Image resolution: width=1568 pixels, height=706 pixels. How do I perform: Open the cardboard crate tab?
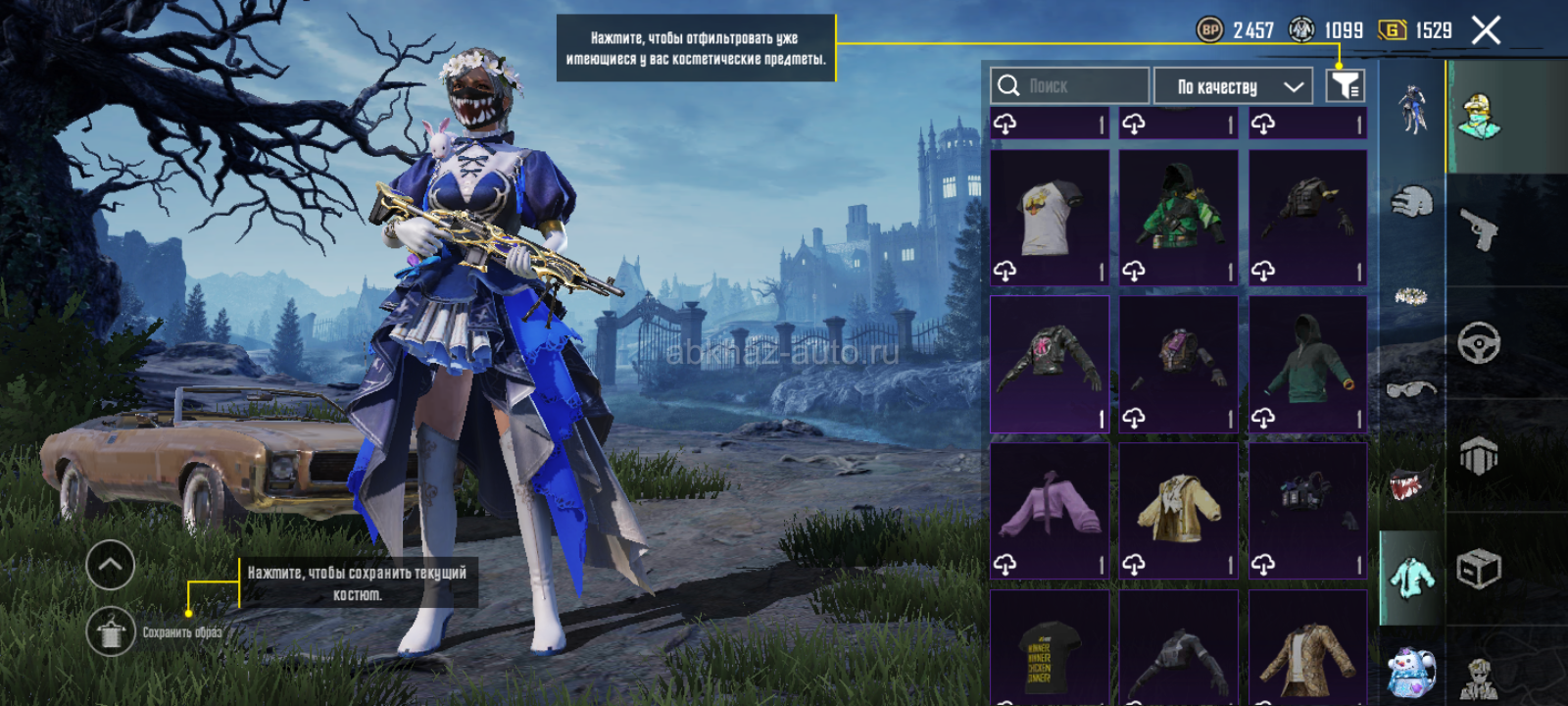[1479, 569]
